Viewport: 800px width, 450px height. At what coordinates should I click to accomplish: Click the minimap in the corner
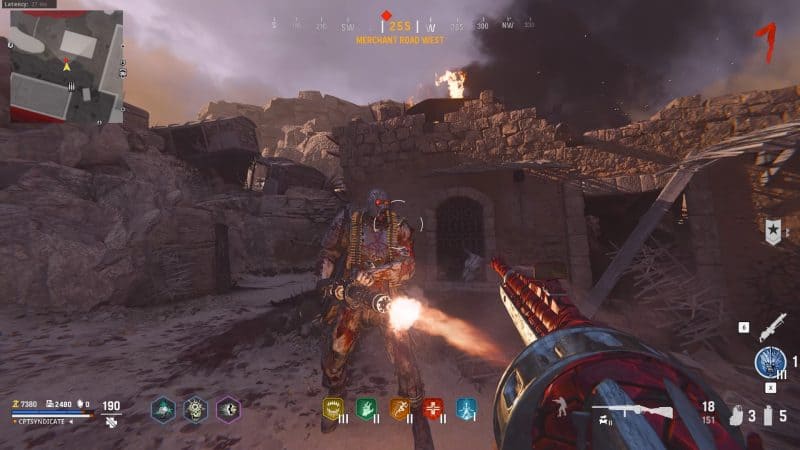coord(66,67)
